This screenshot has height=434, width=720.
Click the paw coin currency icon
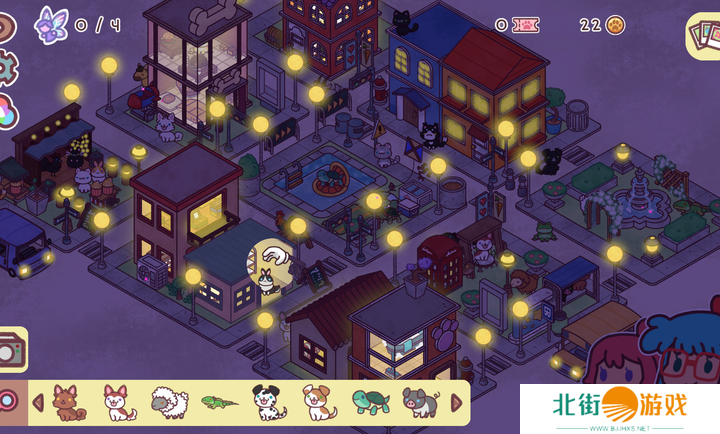point(615,25)
